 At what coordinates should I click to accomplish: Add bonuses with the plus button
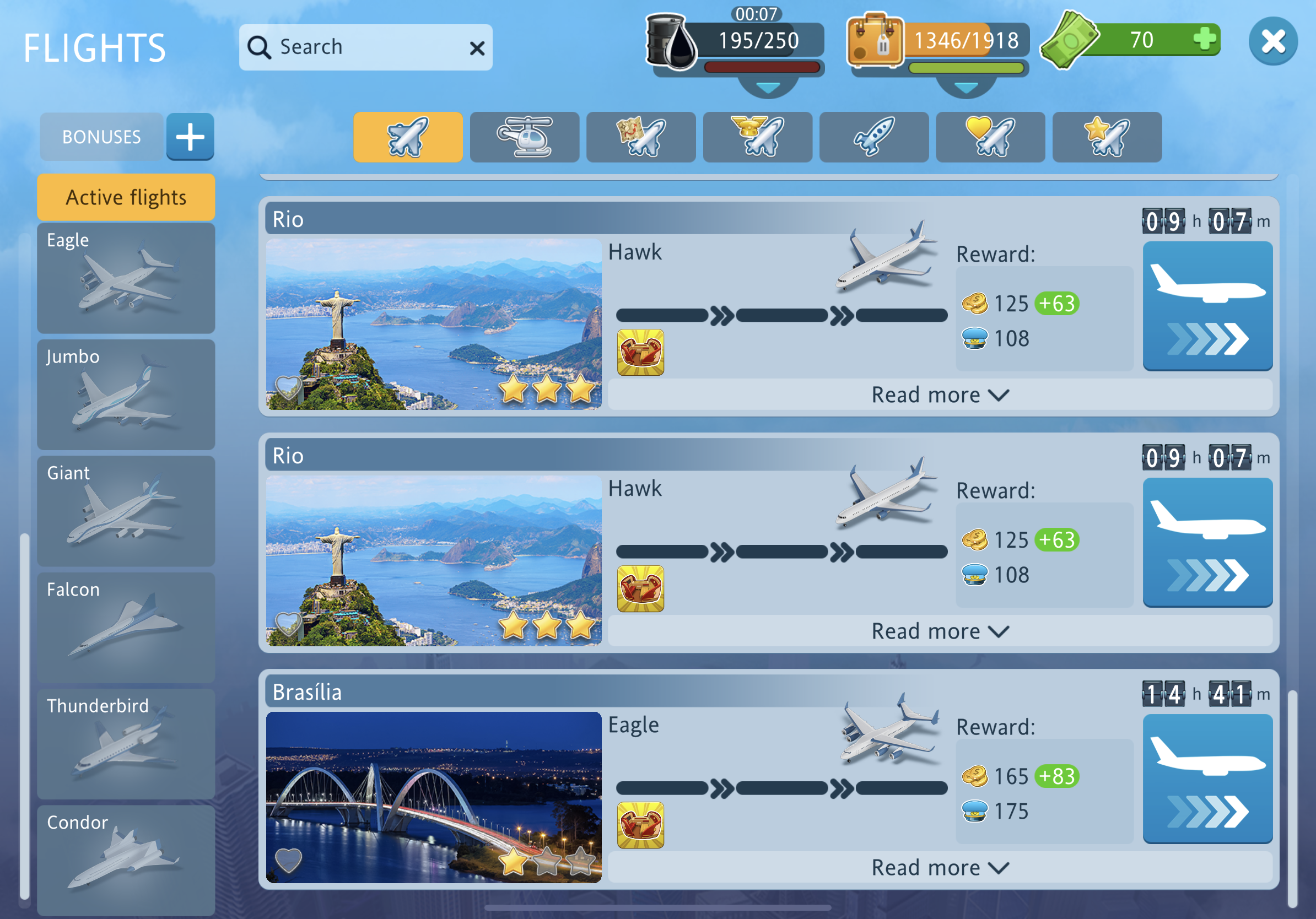coord(190,137)
